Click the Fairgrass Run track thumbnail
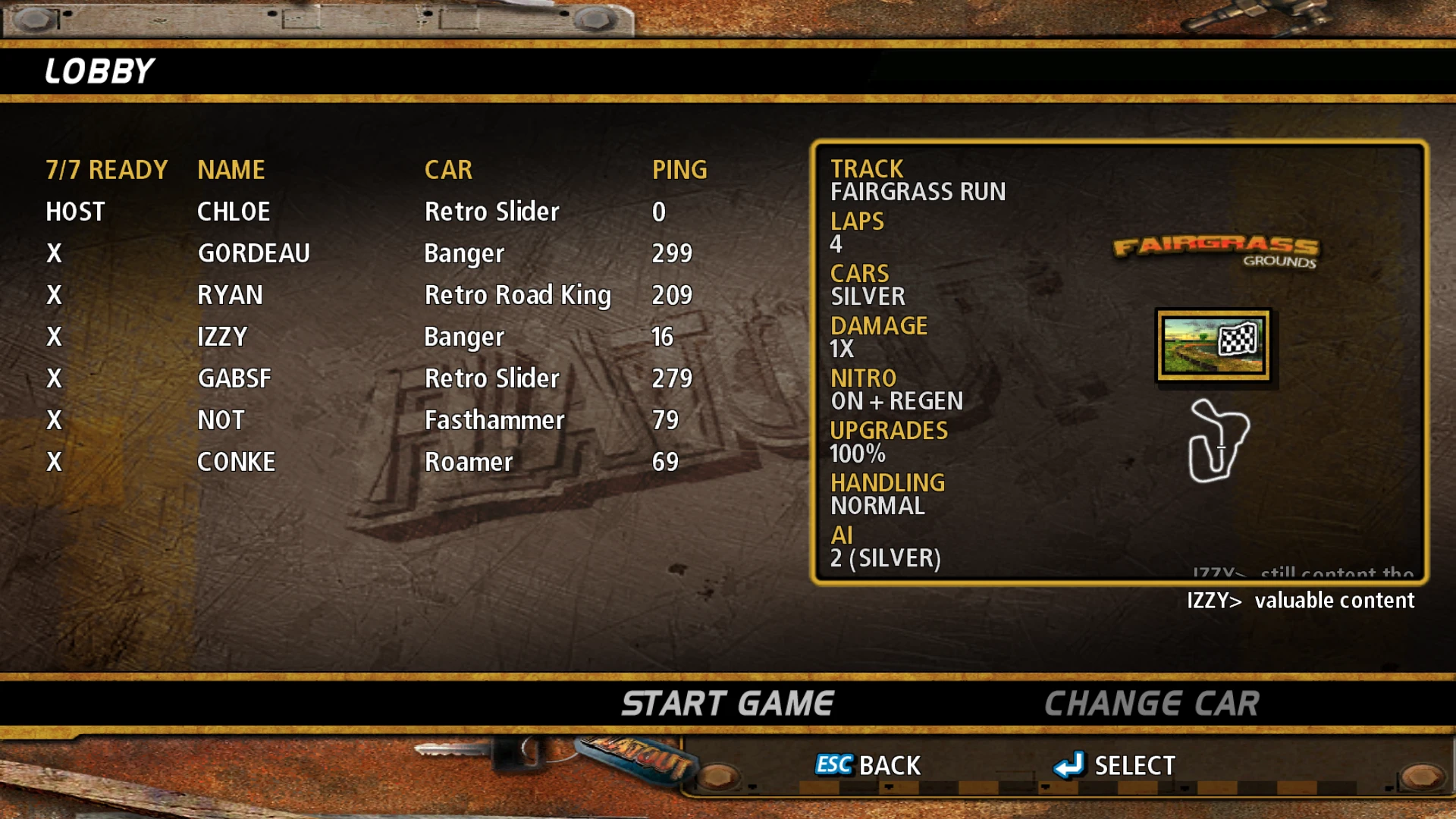The width and height of the screenshot is (1456, 819). pyautogui.click(x=1213, y=345)
